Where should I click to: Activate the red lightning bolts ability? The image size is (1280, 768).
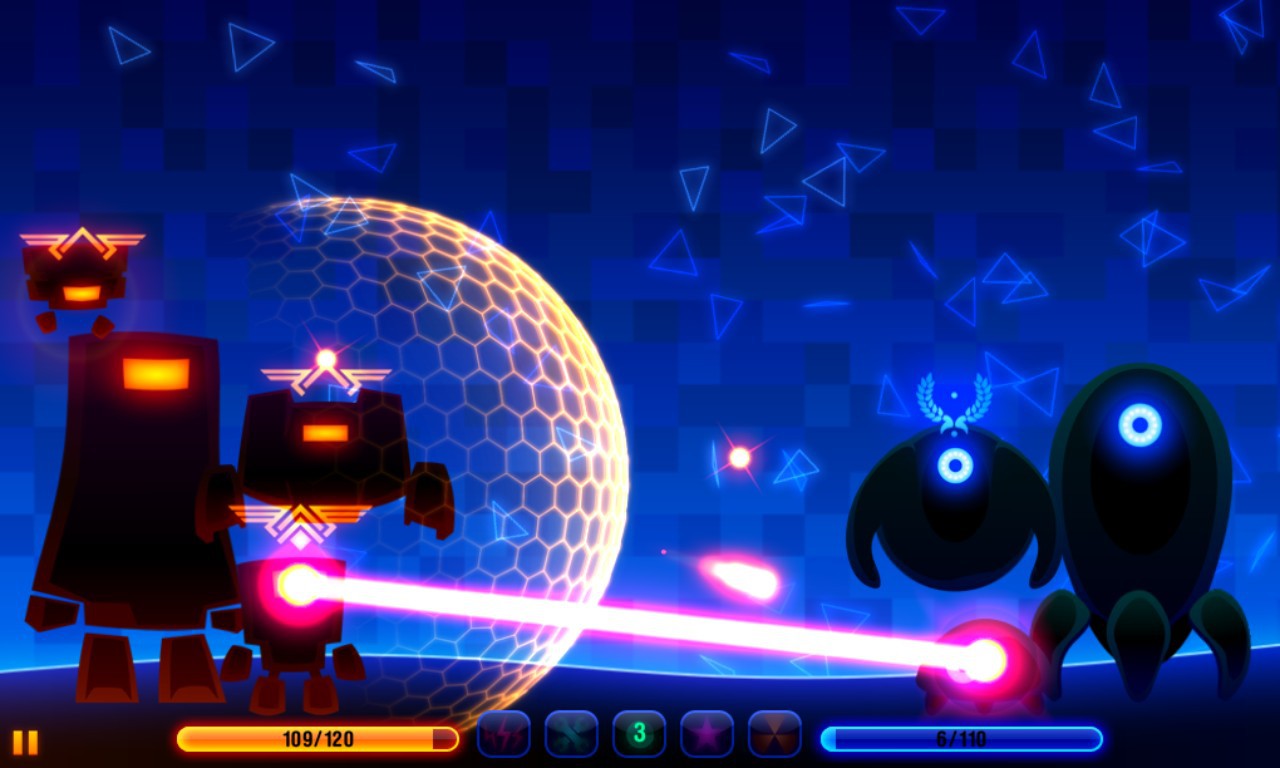click(x=503, y=735)
